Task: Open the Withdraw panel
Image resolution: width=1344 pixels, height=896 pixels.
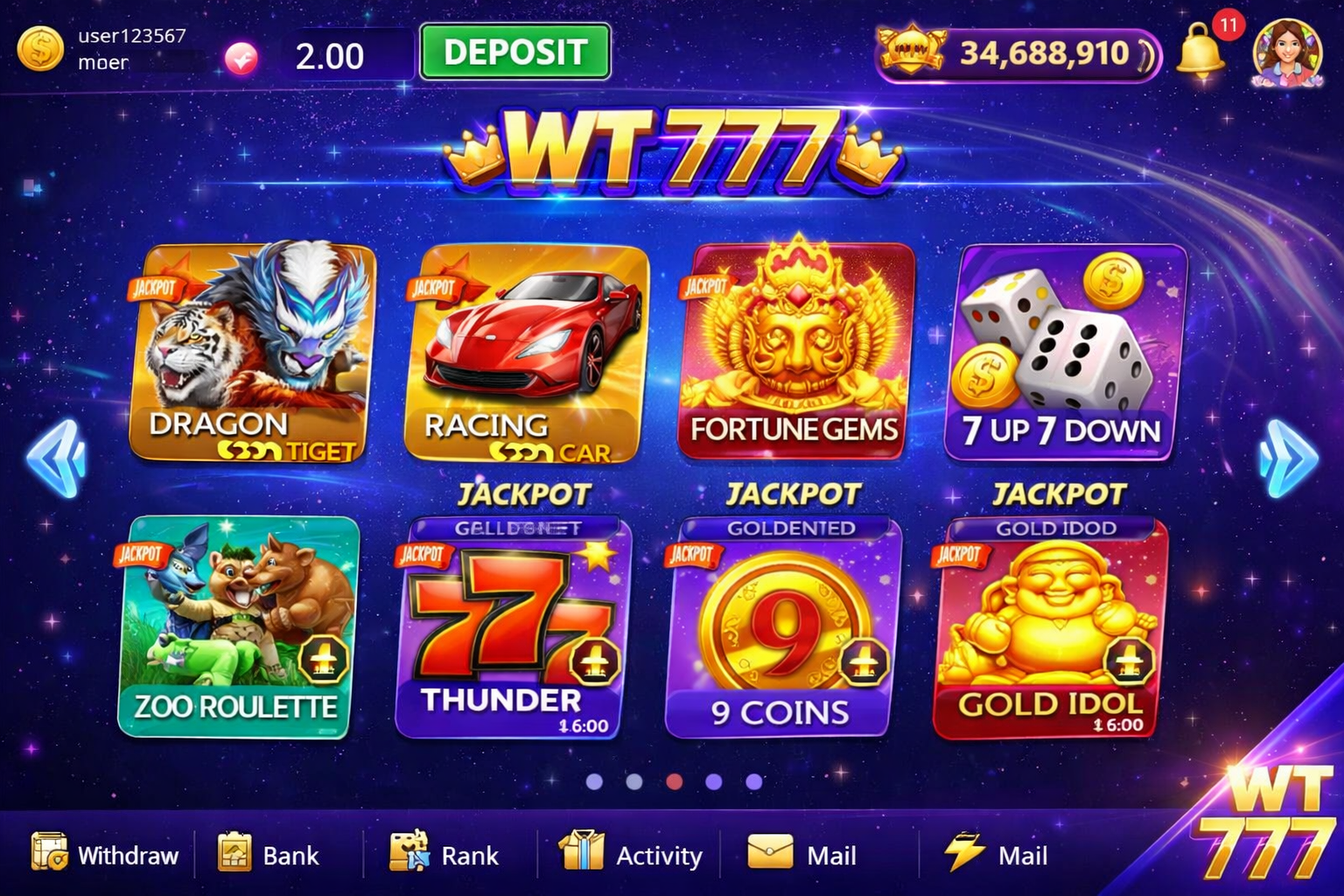Action: point(105,856)
